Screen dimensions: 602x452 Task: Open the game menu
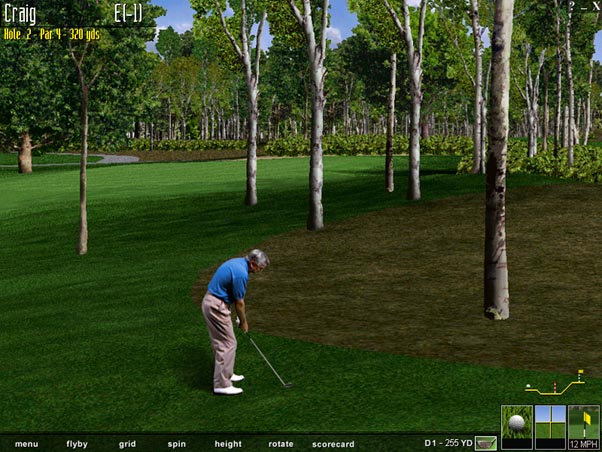tap(26, 443)
